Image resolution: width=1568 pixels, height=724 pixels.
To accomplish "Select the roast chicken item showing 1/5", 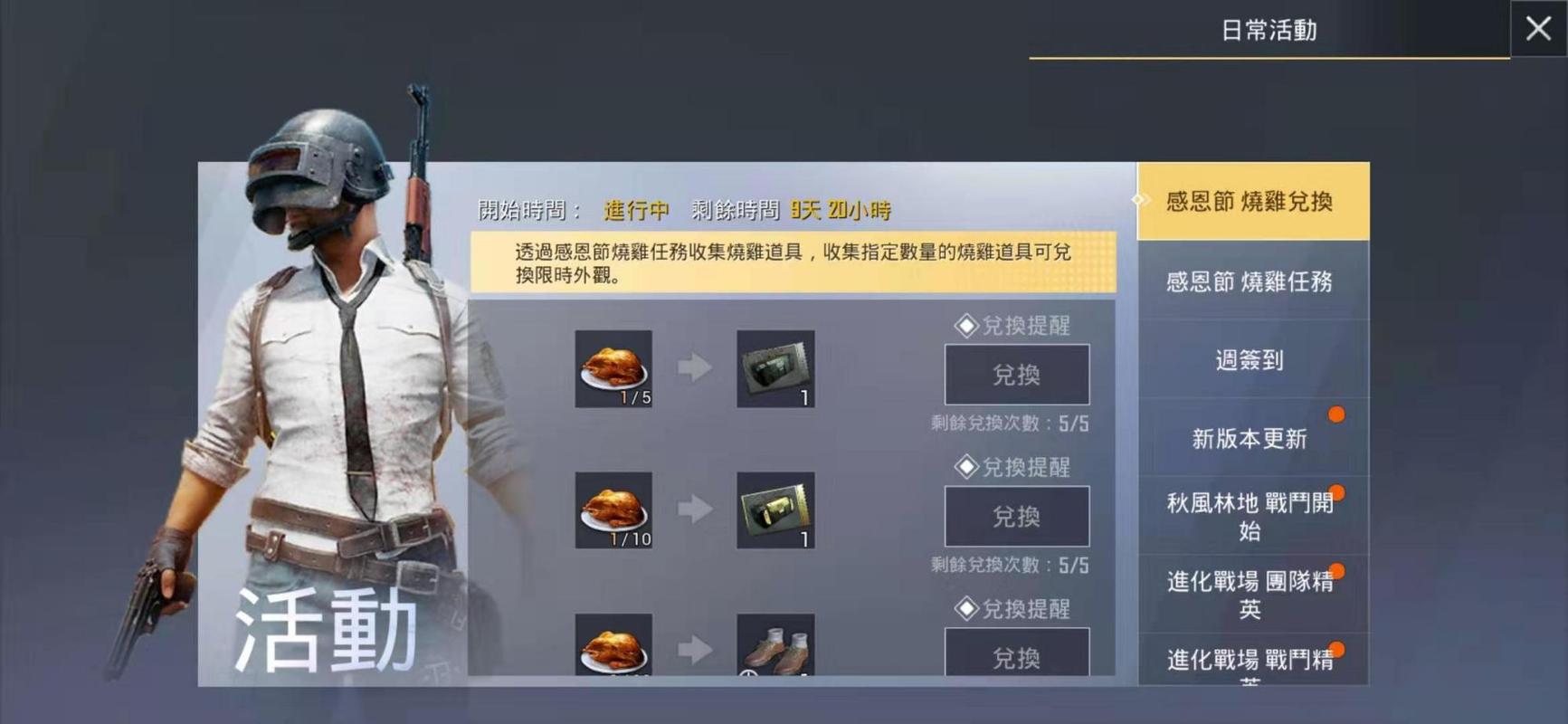I will [613, 367].
